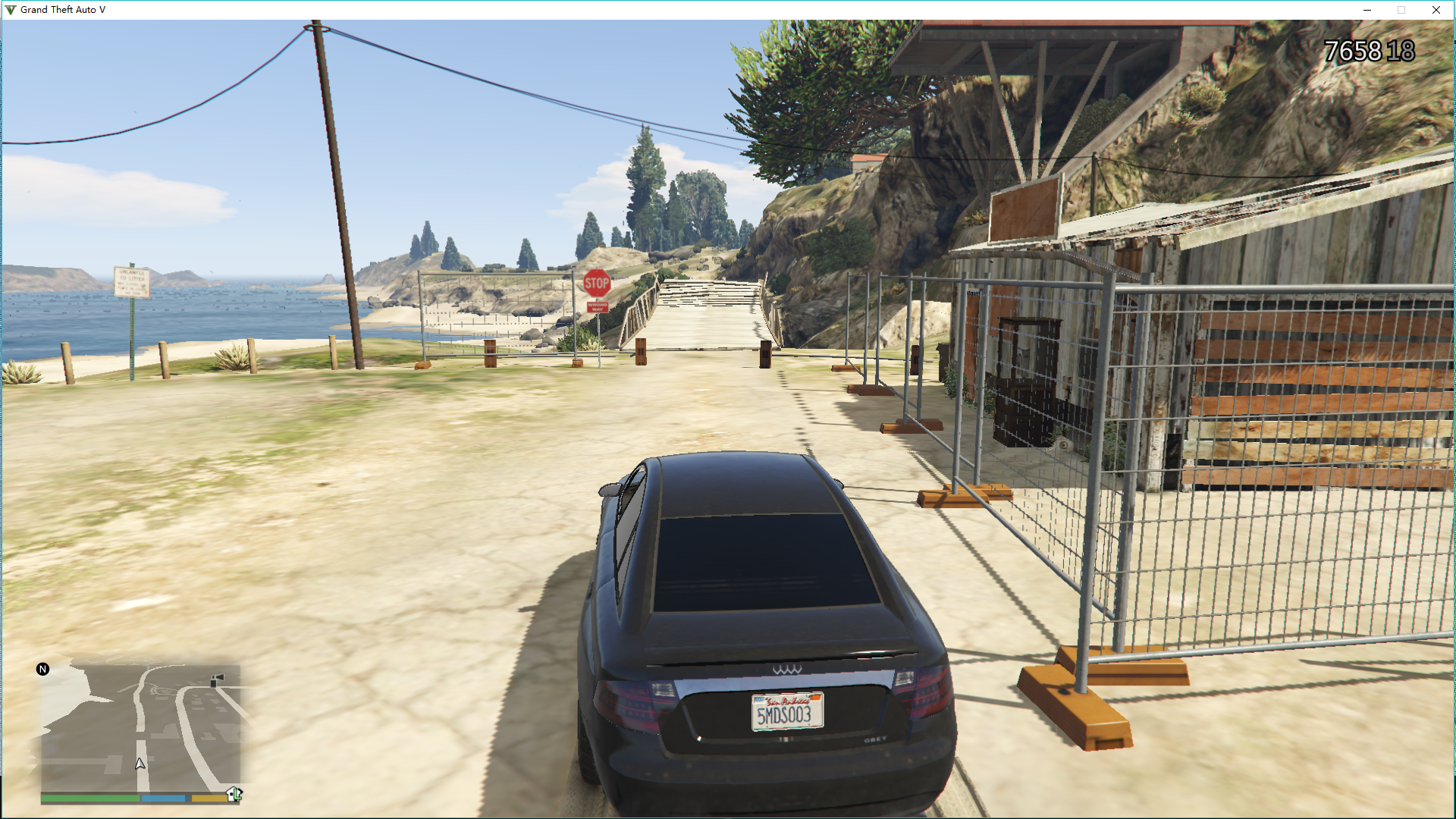Select the safehouse icon on the minimap
The image size is (1456, 819).
point(234,794)
